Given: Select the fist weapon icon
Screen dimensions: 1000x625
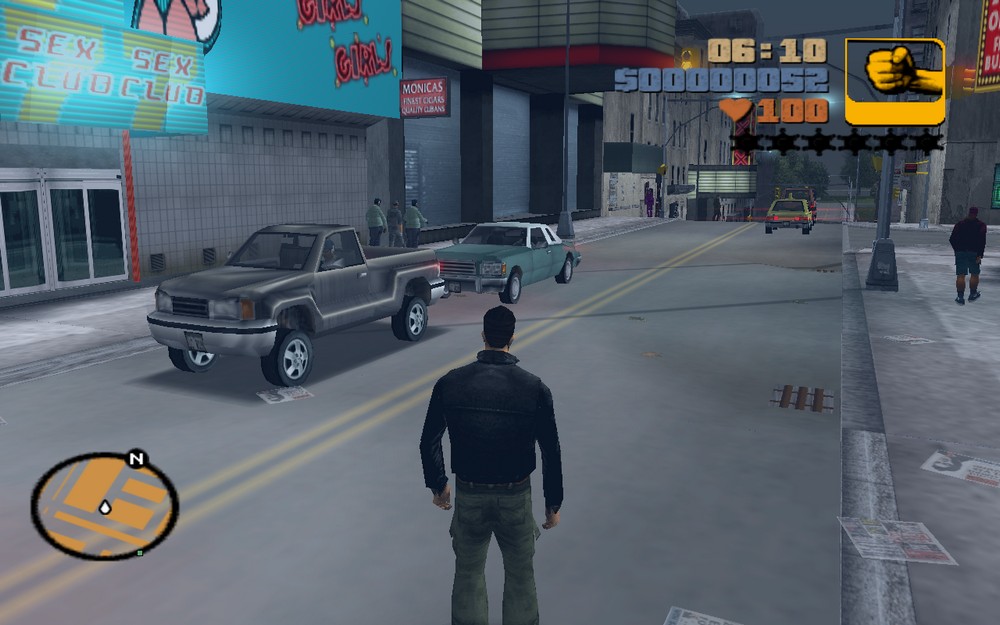Looking at the screenshot, I should coord(895,80).
